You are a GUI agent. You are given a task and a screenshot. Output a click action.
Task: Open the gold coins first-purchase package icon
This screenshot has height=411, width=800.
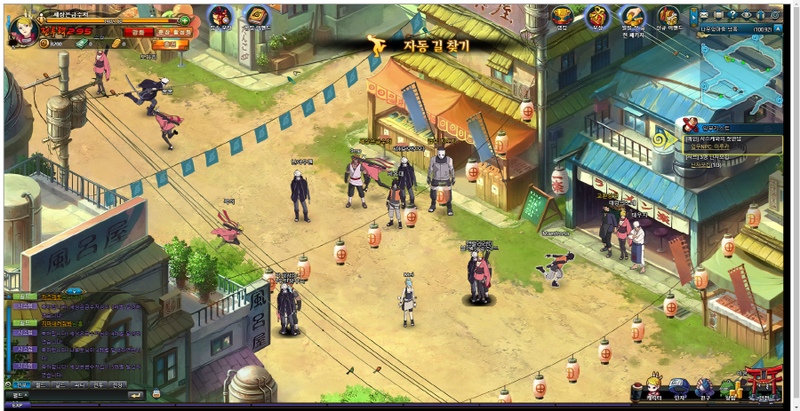[x=631, y=17]
